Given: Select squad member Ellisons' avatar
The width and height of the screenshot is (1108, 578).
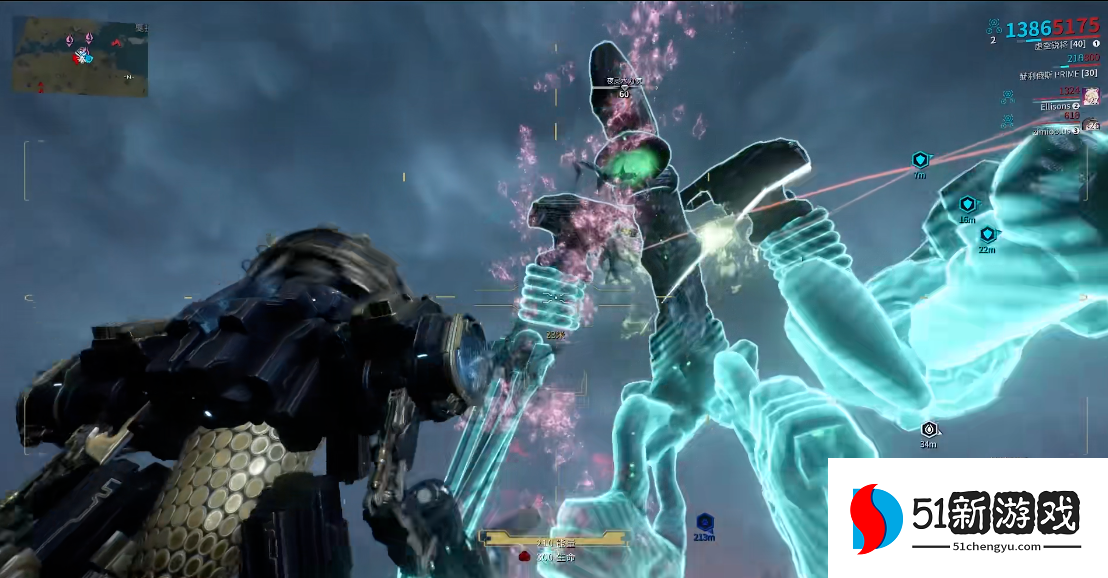Looking at the screenshot, I should 1091,97.
